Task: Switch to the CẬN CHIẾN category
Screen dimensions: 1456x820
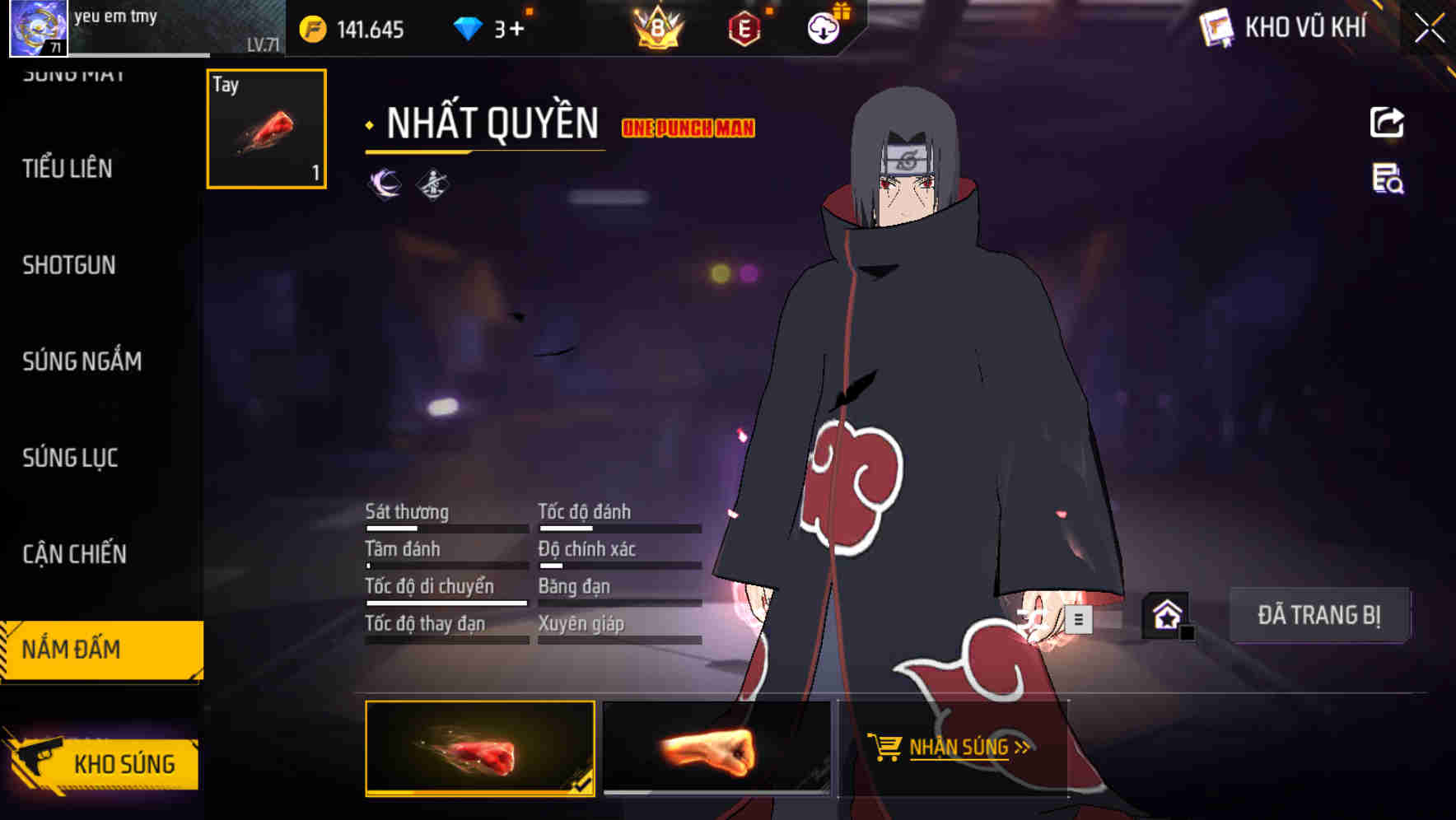Action: [73, 554]
